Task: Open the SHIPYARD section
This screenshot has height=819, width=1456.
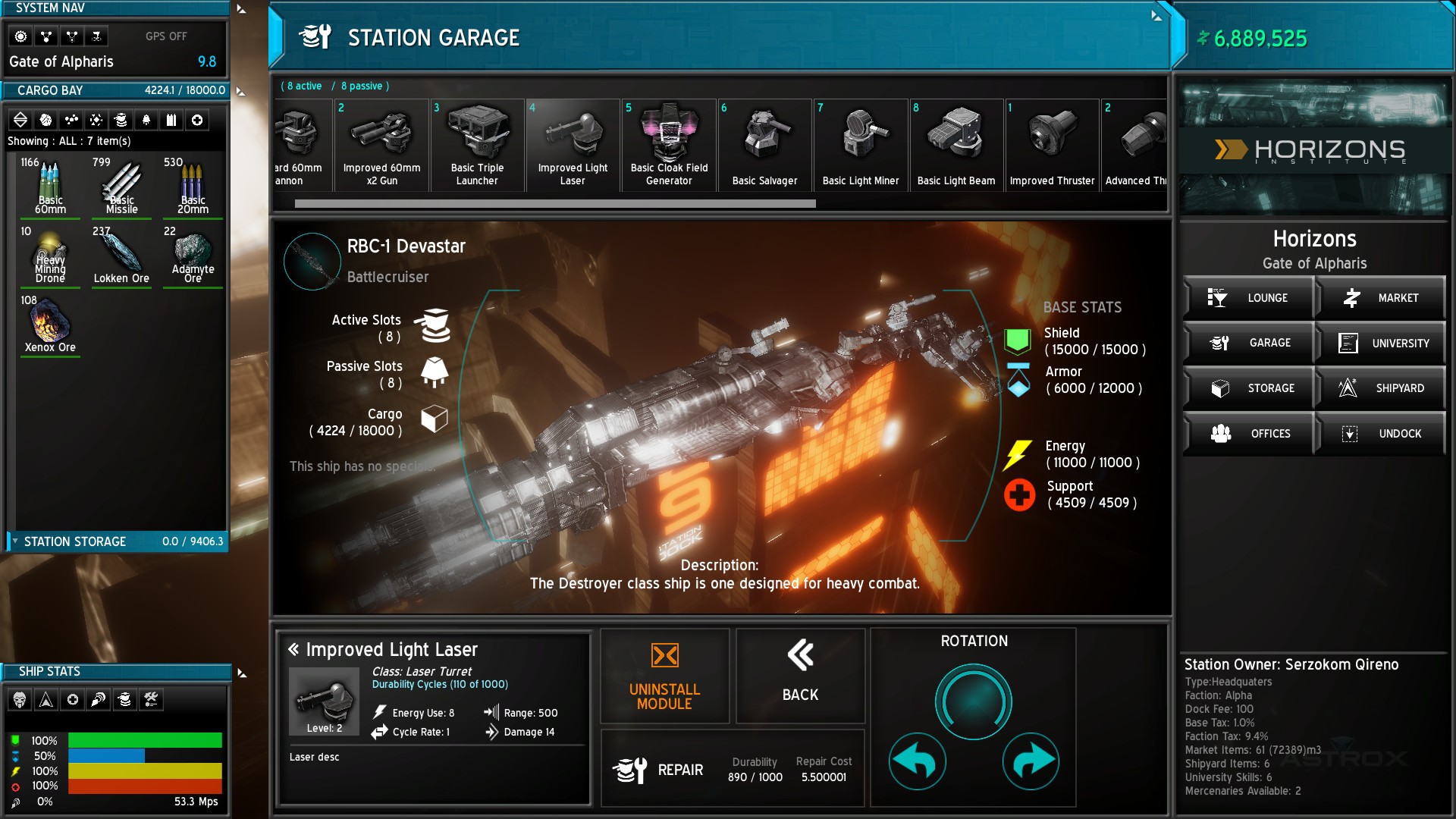Action: 1382,388
